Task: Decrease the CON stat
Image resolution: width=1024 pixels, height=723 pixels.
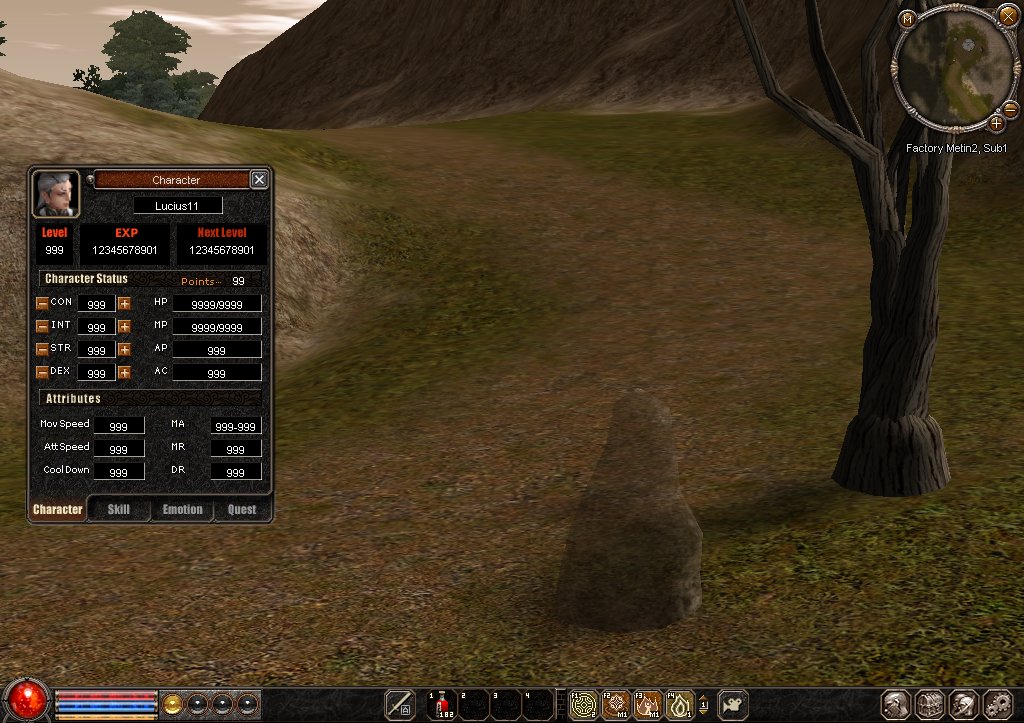Action: tap(42, 303)
